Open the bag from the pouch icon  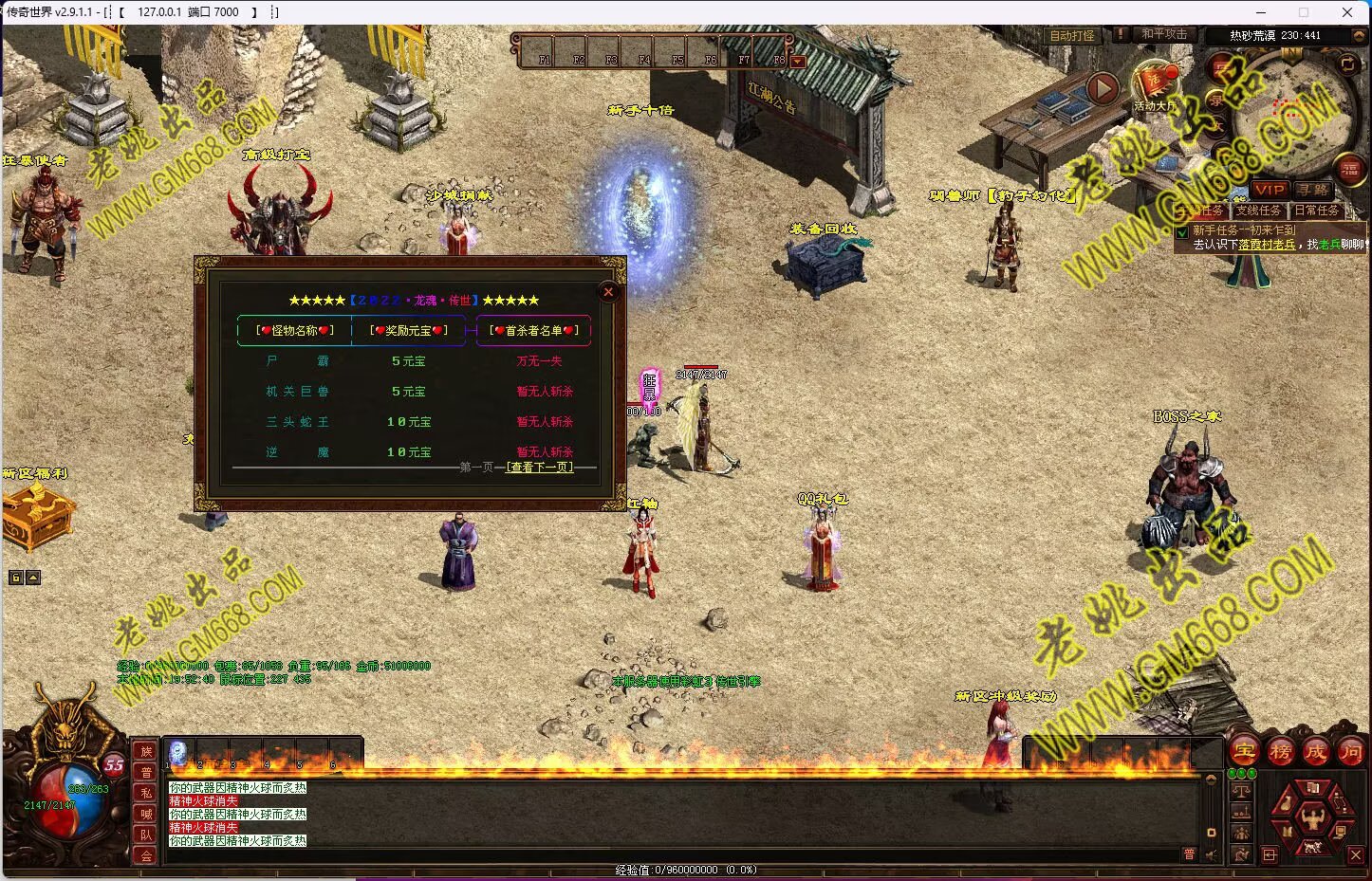1286,801
